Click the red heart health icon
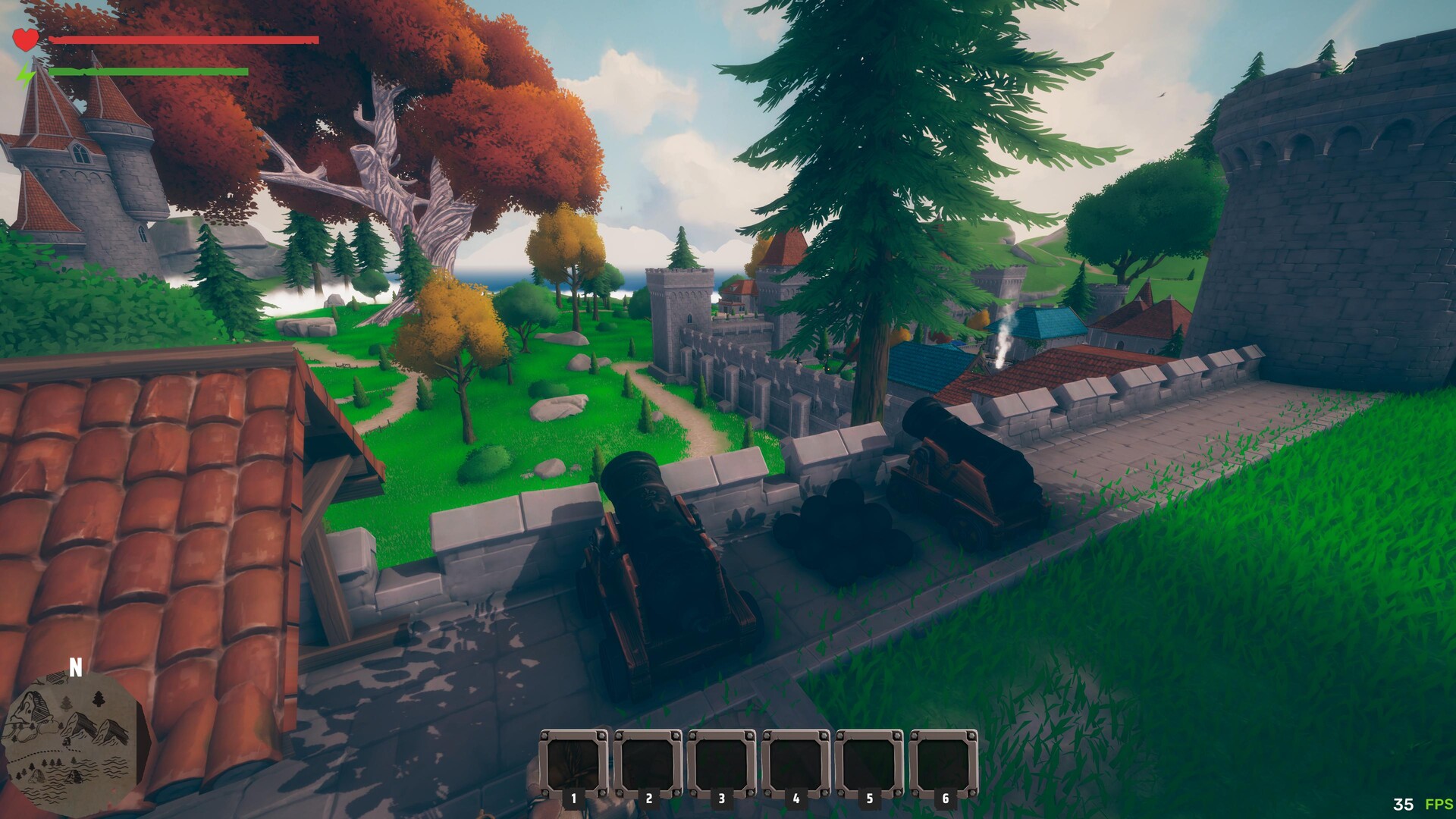Screen dimensions: 1456x819 25,39
